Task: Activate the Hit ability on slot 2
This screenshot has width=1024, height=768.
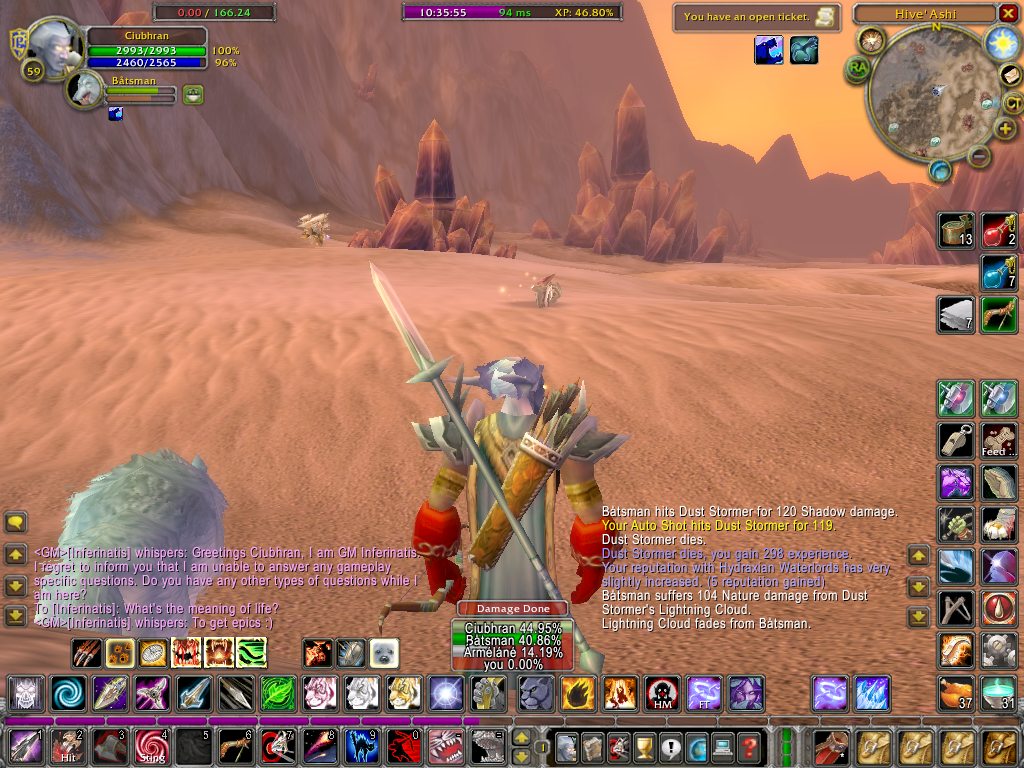Action: point(67,746)
